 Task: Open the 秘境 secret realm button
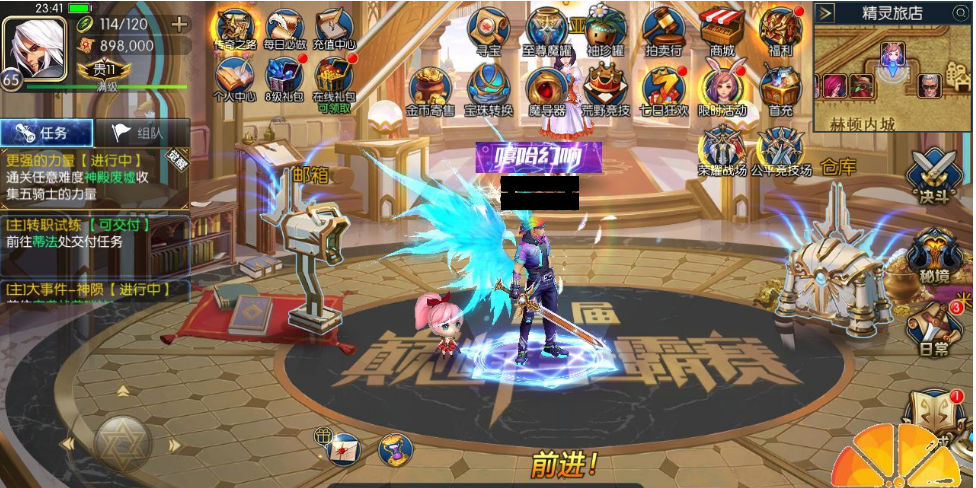click(932, 252)
